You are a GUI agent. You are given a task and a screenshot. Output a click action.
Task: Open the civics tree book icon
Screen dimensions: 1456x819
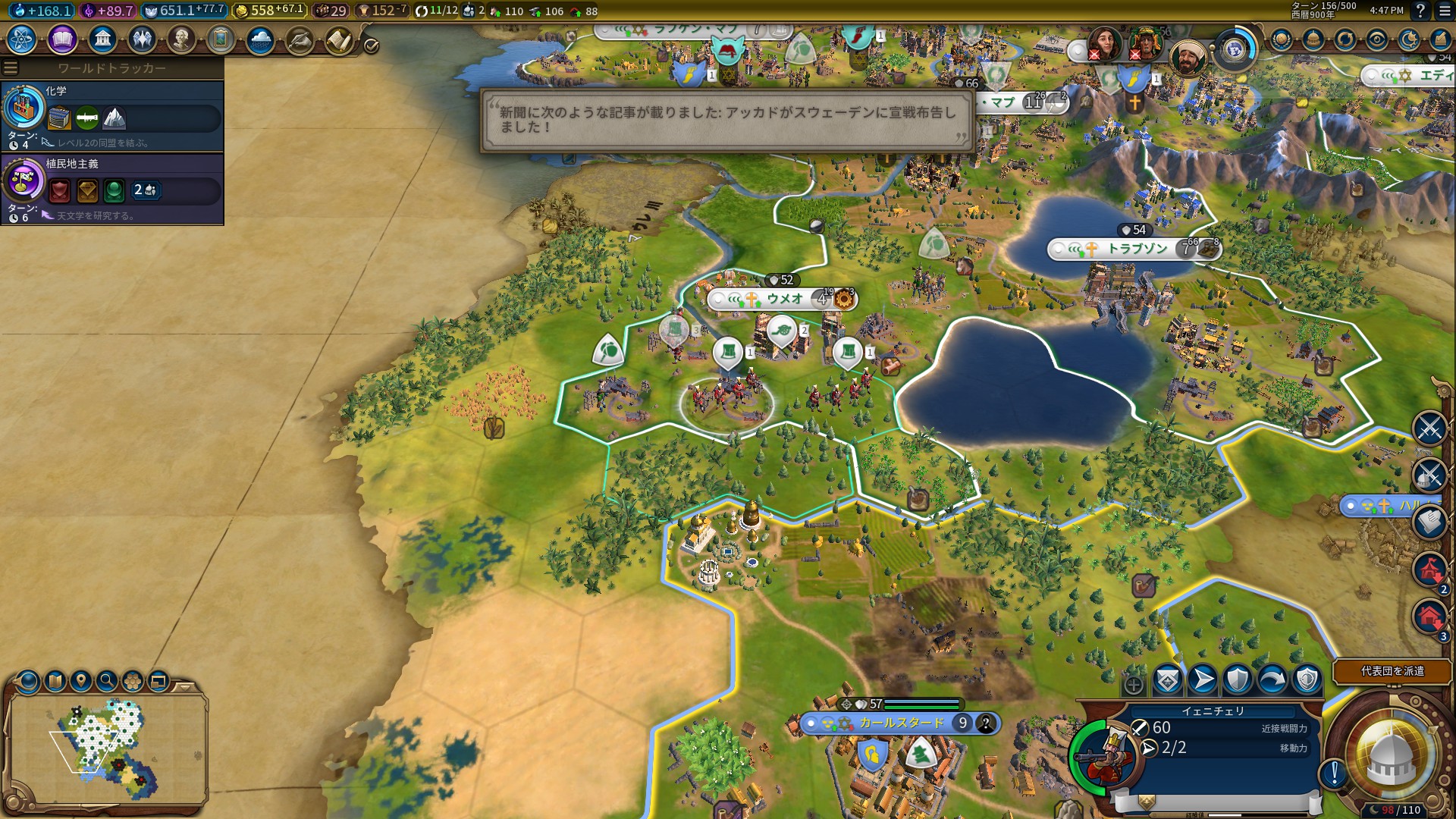click(x=62, y=39)
